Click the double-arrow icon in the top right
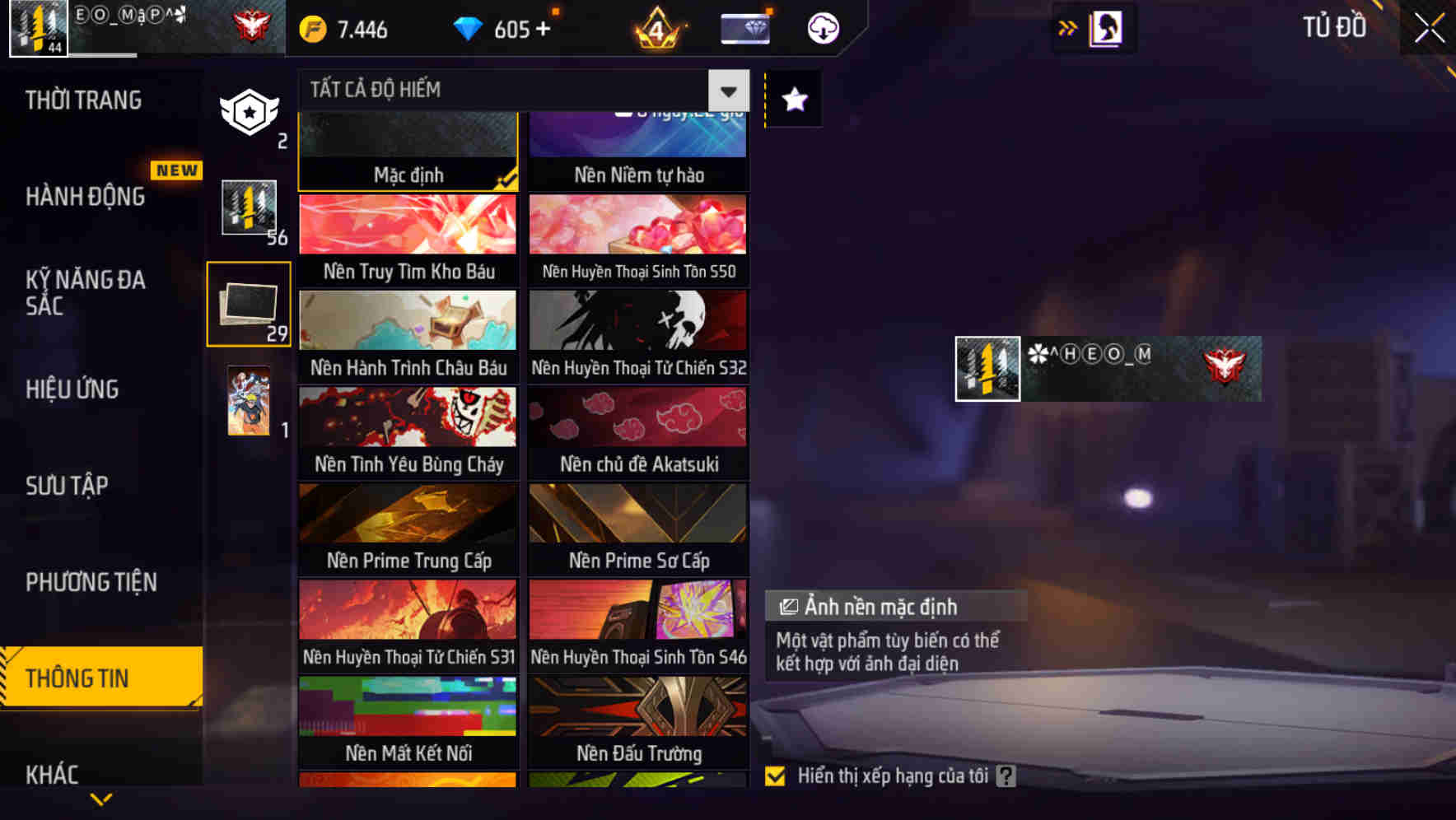The image size is (1456, 820). [1066, 27]
